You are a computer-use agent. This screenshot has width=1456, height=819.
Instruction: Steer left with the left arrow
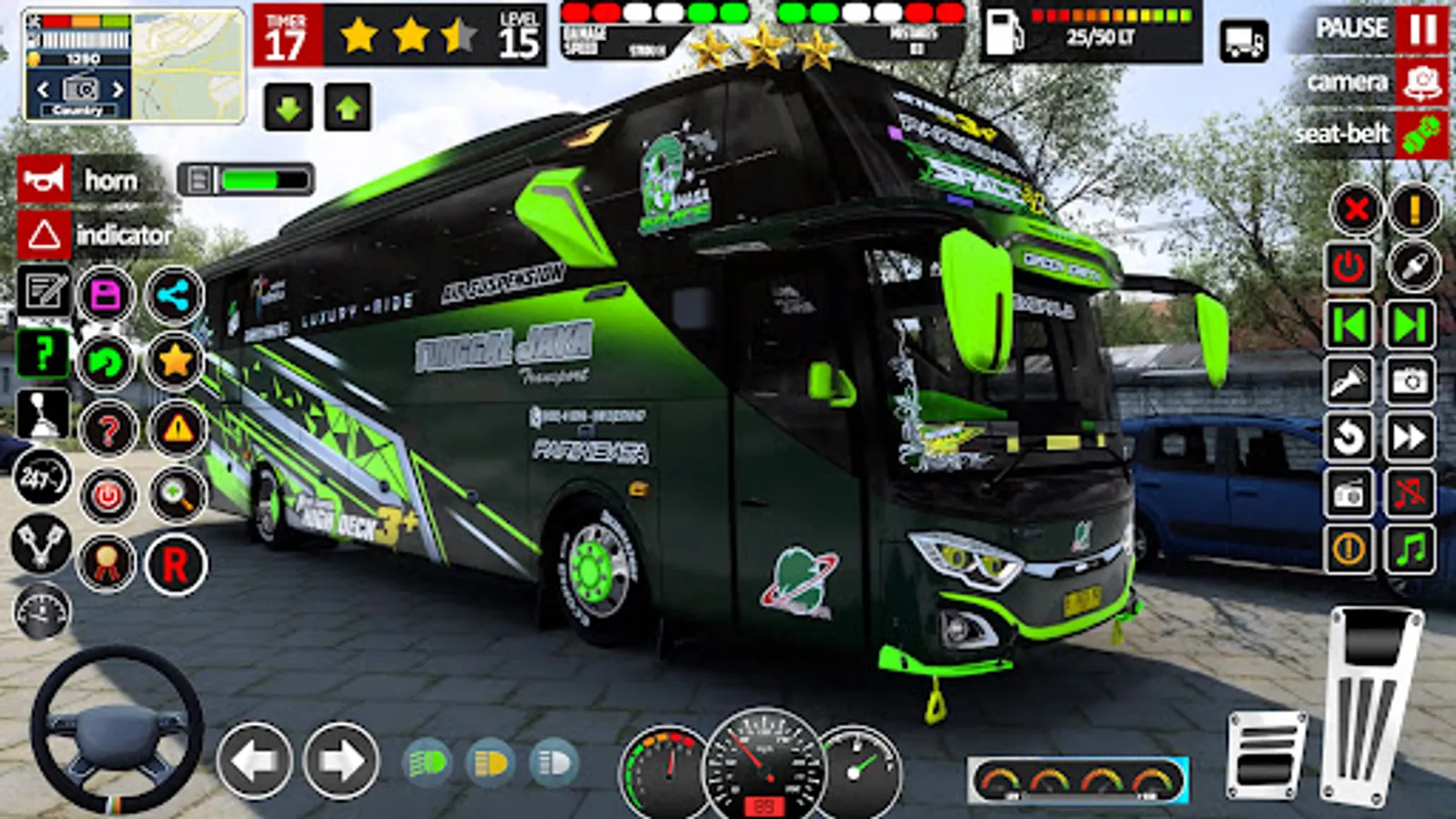[x=255, y=761]
